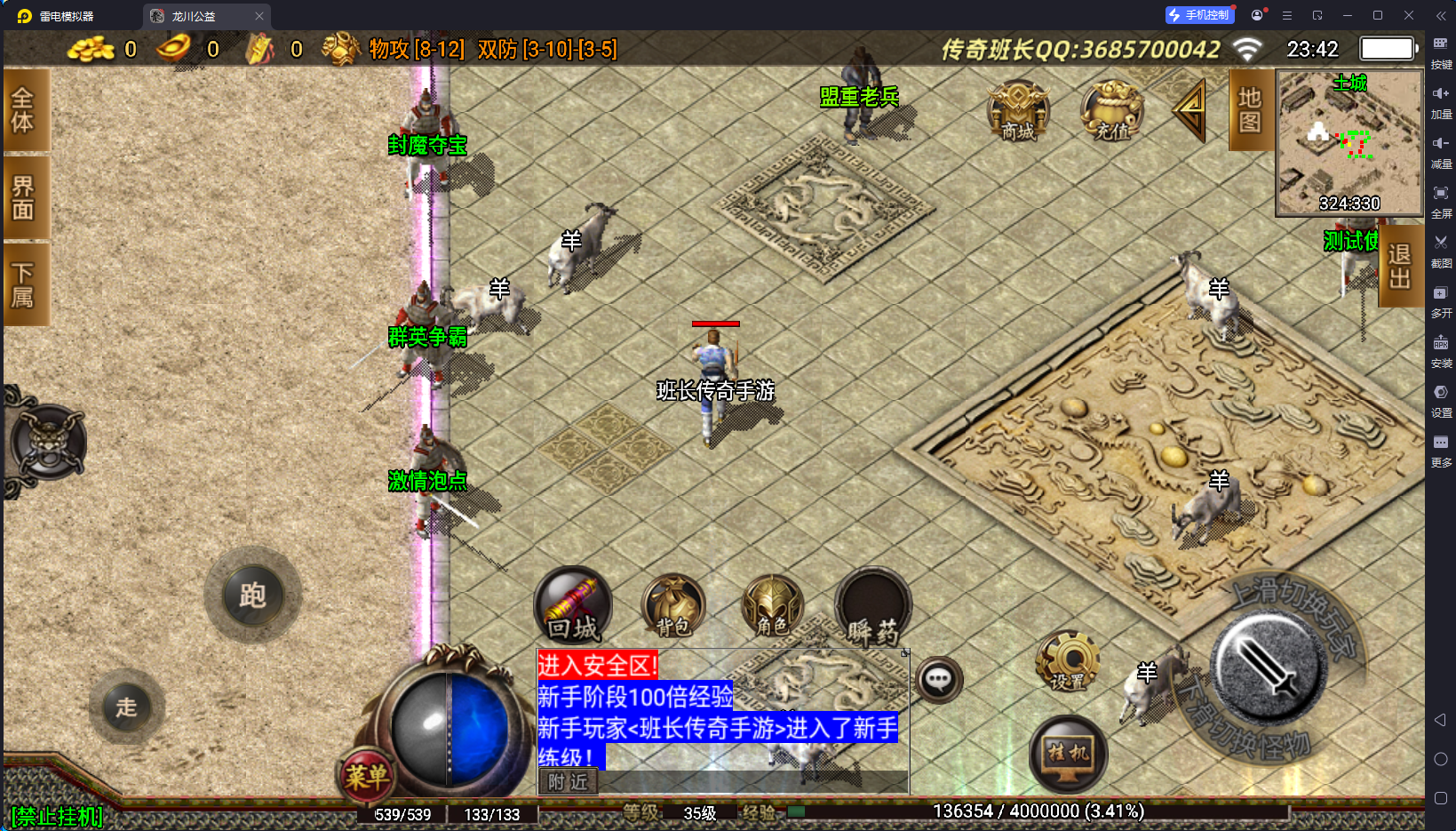Viewport: 1456px width, 831px height.
Task: Use the 回城 return-to-town scroll
Action: [573, 606]
